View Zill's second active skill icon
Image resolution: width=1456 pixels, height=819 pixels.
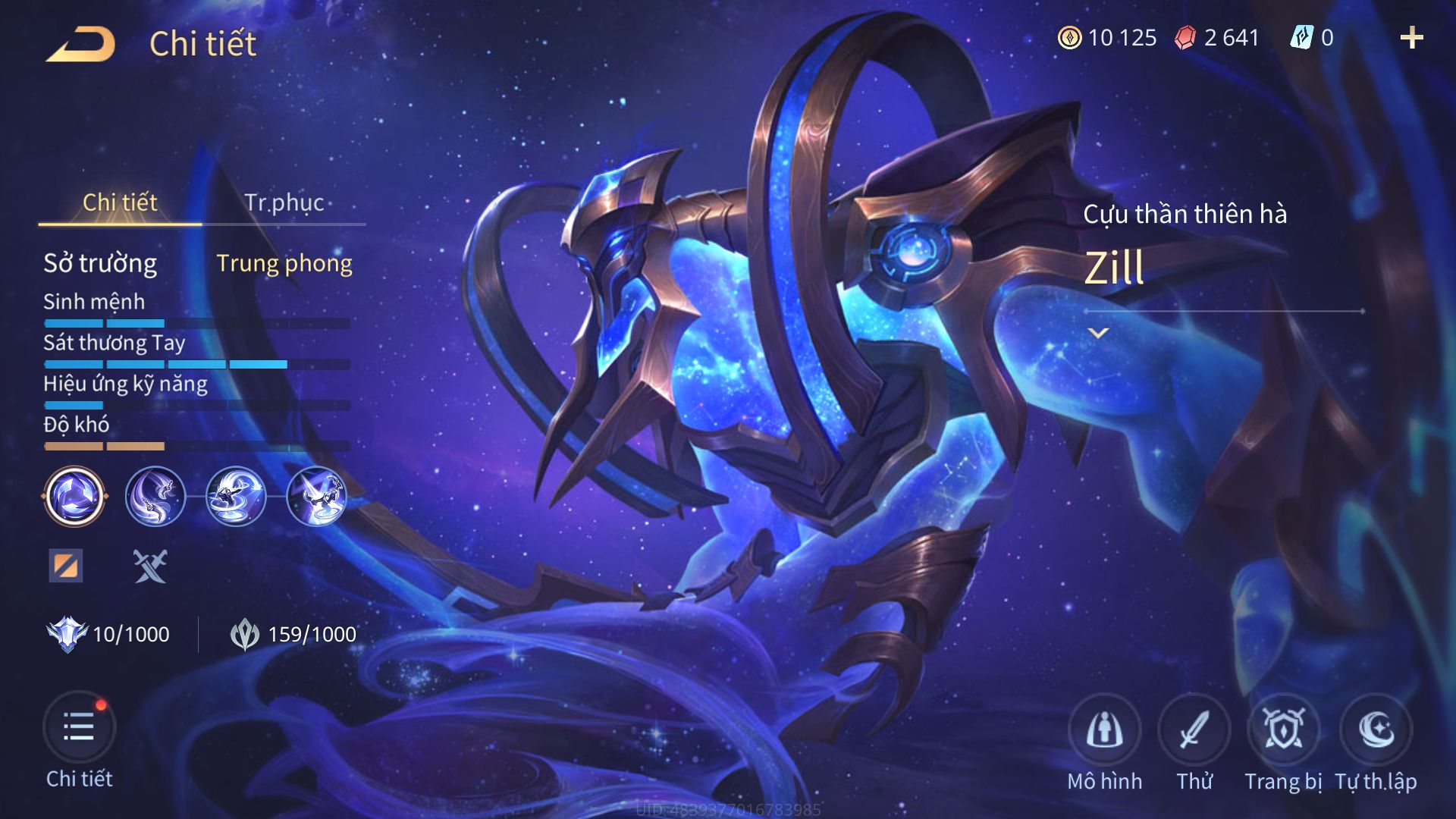(236, 497)
